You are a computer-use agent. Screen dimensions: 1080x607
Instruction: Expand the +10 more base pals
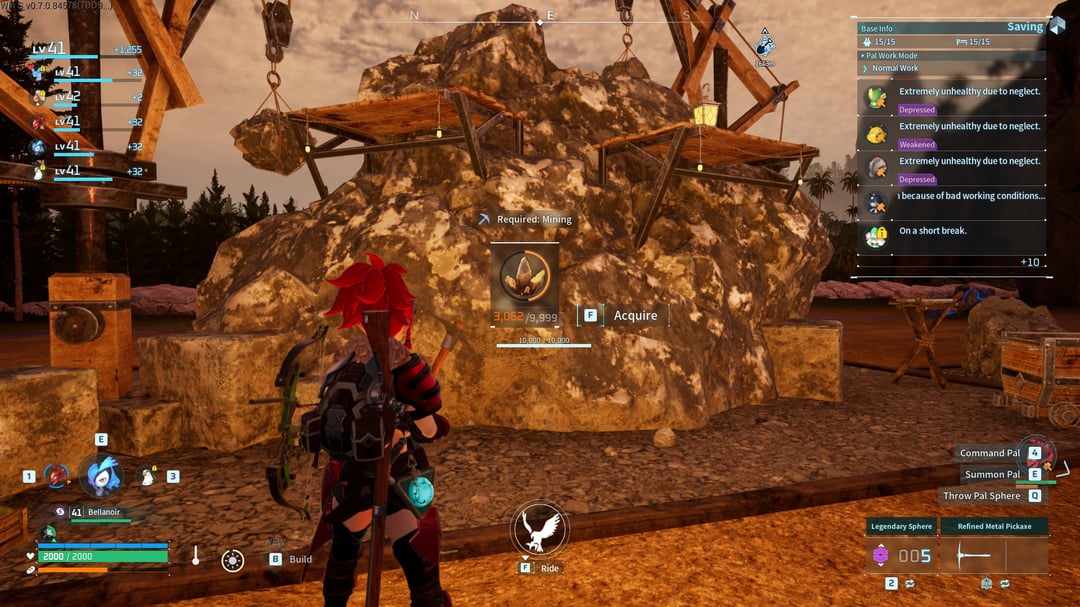click(1029, 262)
